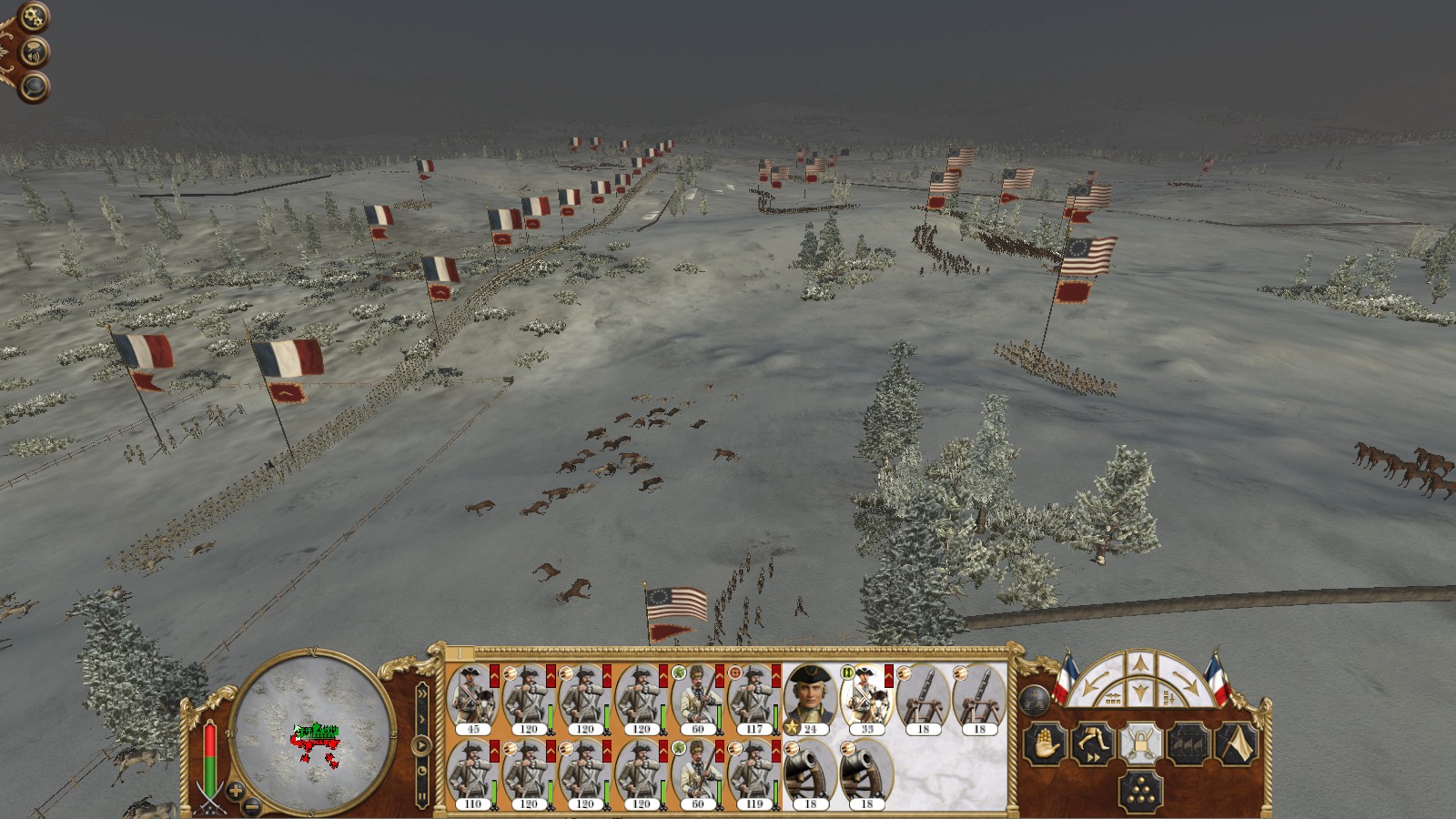1456x819 pixels.
Task: Toggle the melee padlock crossed-swords button
Action: pos(1140,743)
